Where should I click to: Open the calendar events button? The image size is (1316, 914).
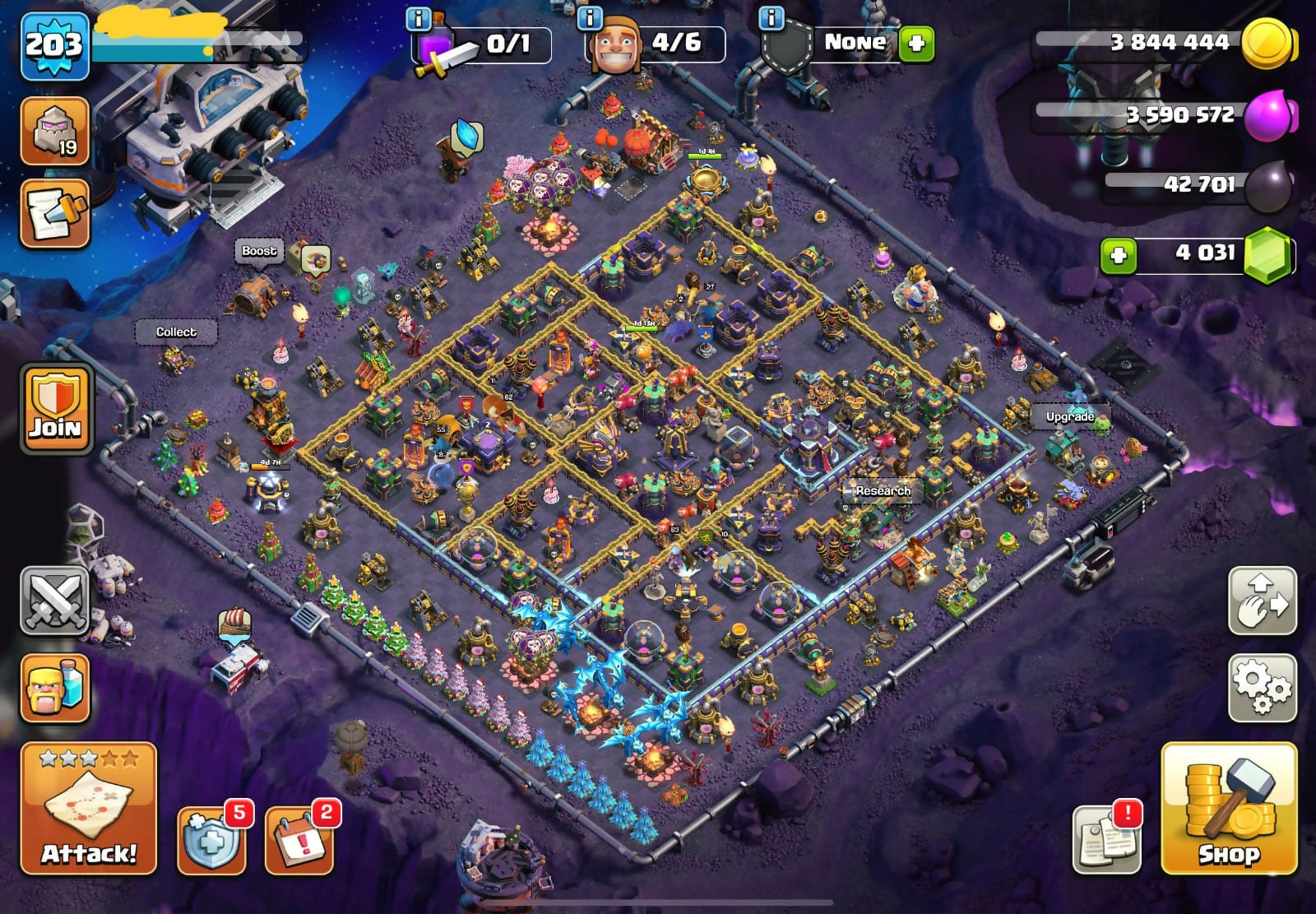[x=300, y=839]
